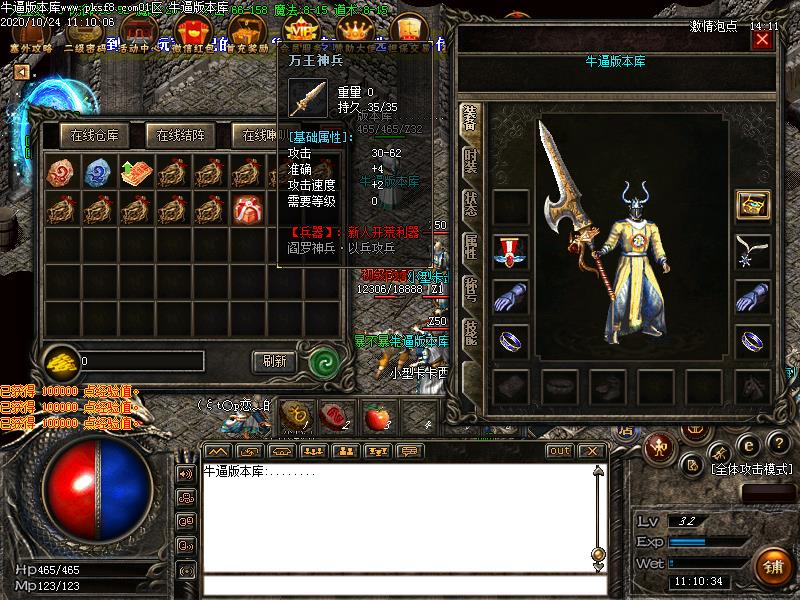
Task: Close the character equipment window
Action: 762,40
